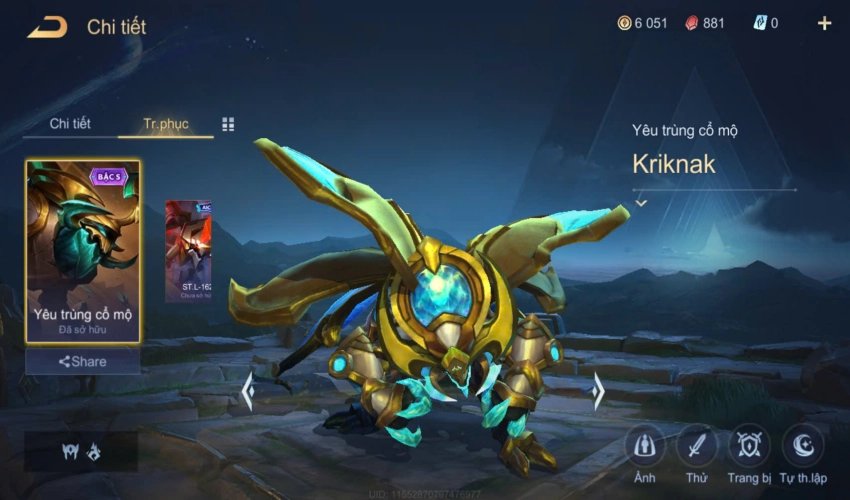Image resolution: width=850 pixels, height=500 pixels.
Task: Show the next hero with right arrow
Action: click(598, 391)
